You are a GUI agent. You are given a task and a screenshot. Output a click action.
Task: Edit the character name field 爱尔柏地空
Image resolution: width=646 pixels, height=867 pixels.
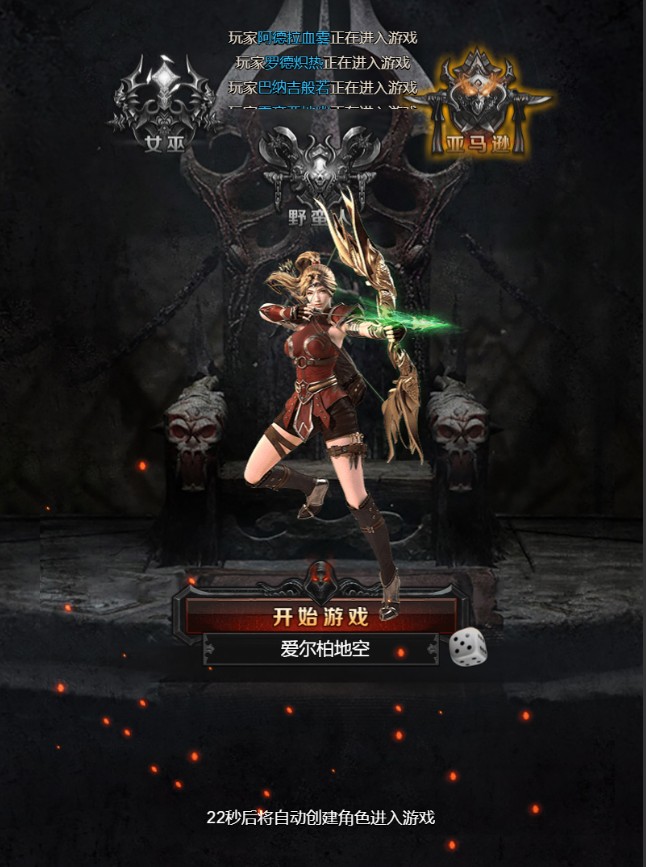pos(324,649)
